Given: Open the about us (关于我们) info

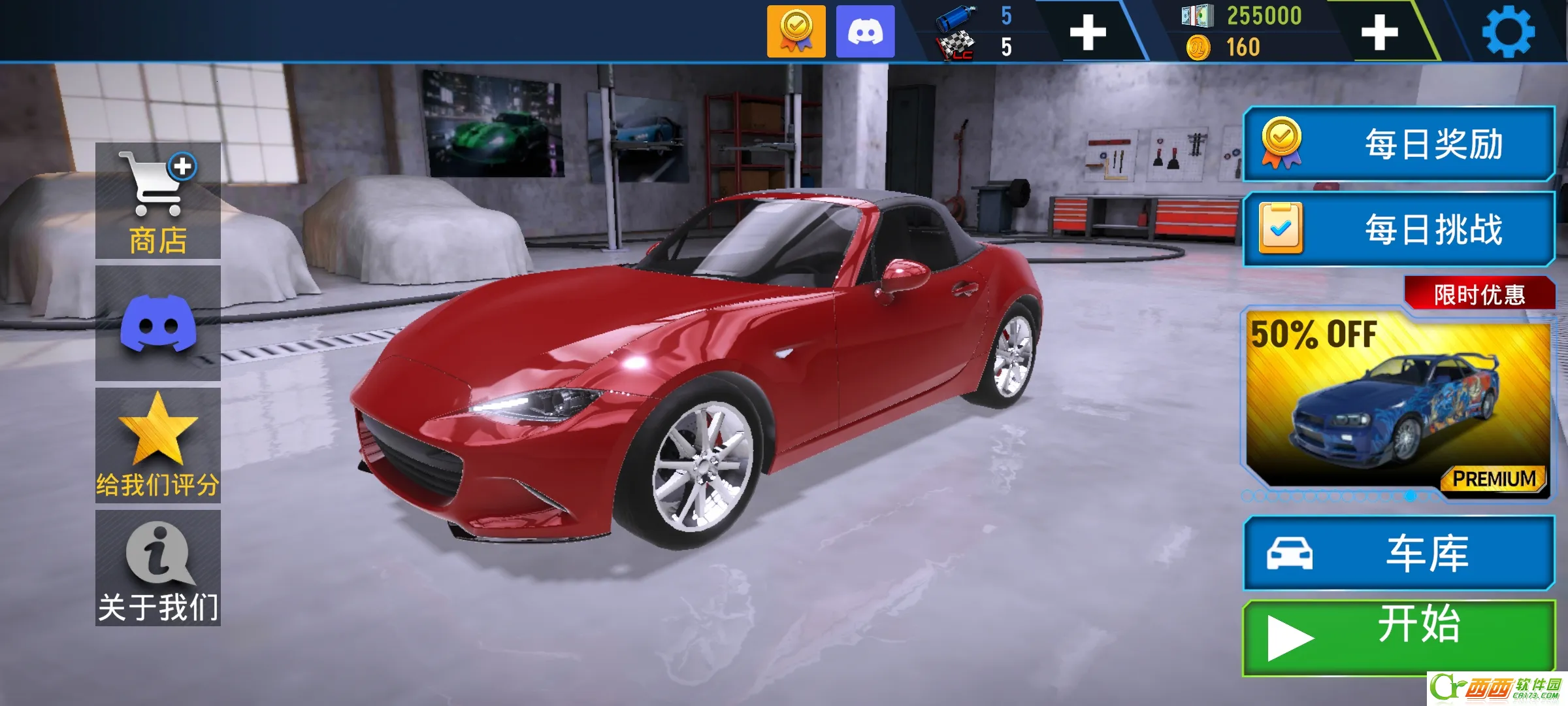Looking at the screenshot, I should coord(158,568).
